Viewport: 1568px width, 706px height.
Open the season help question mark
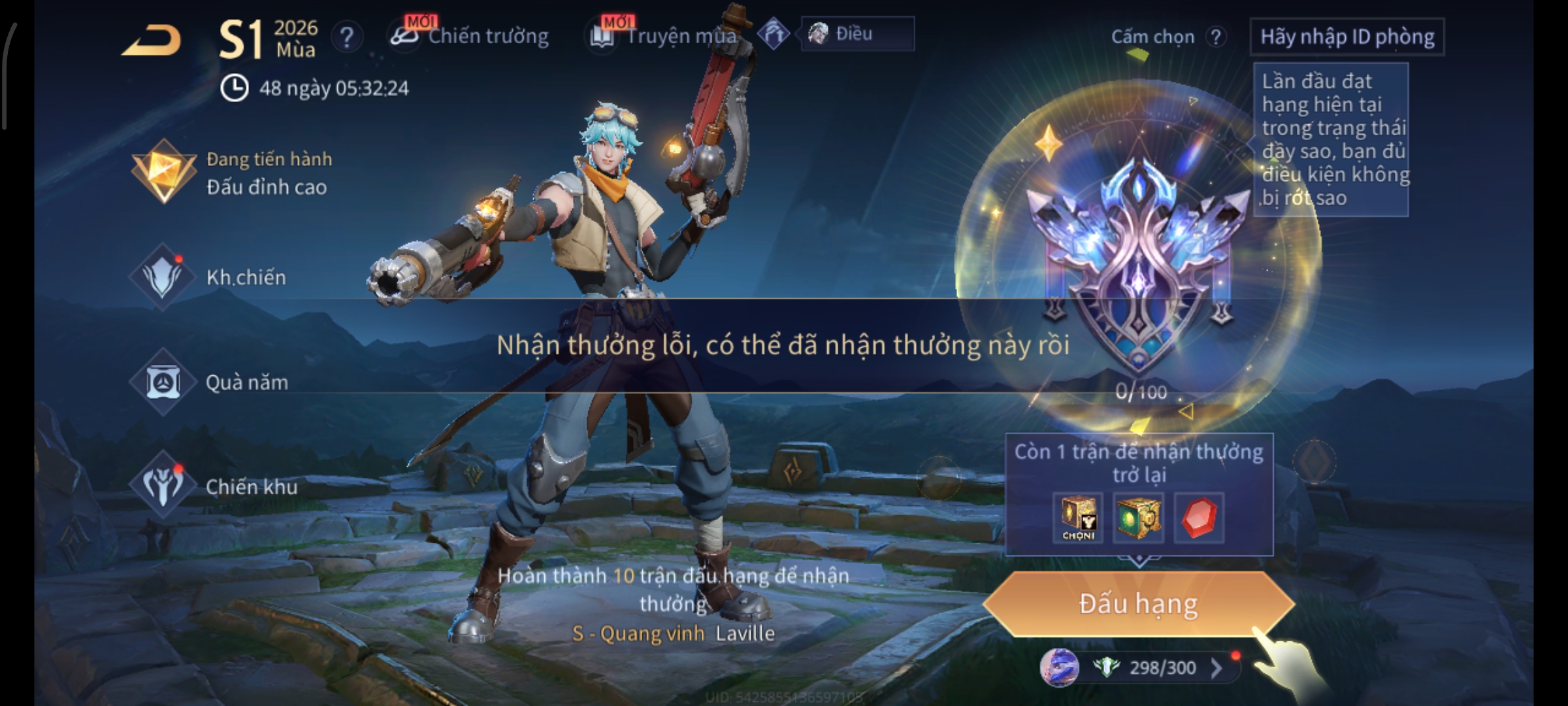(x=347, y=37)
